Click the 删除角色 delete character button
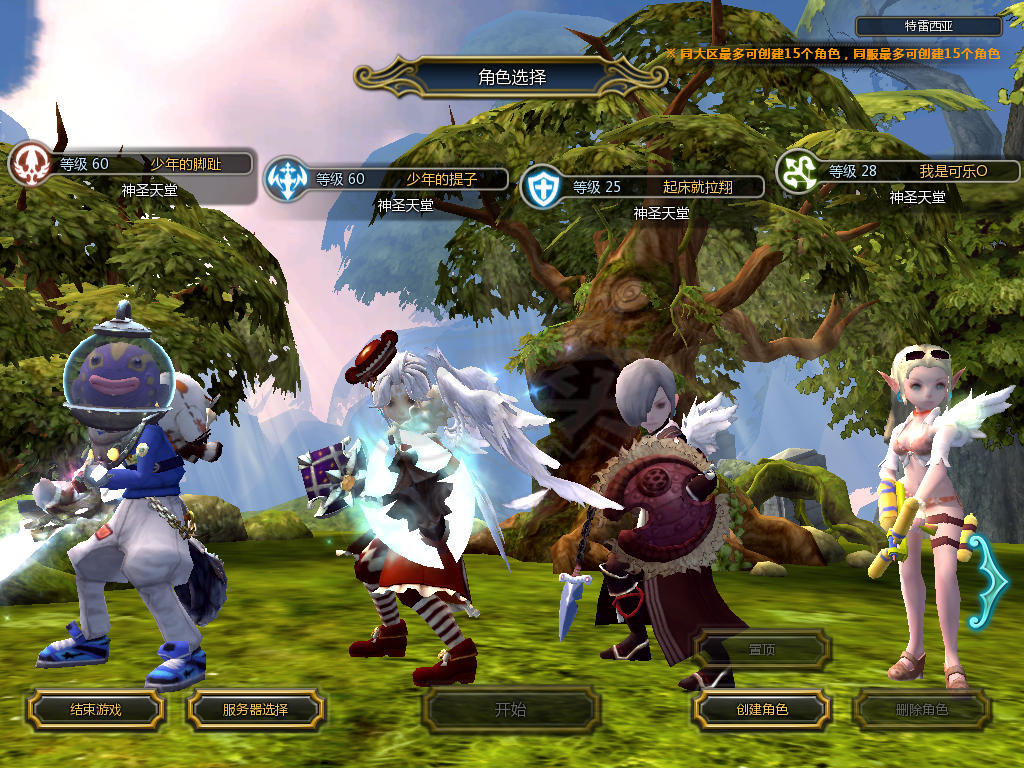This screenshot has height=768, width=1024. [921, 710]
